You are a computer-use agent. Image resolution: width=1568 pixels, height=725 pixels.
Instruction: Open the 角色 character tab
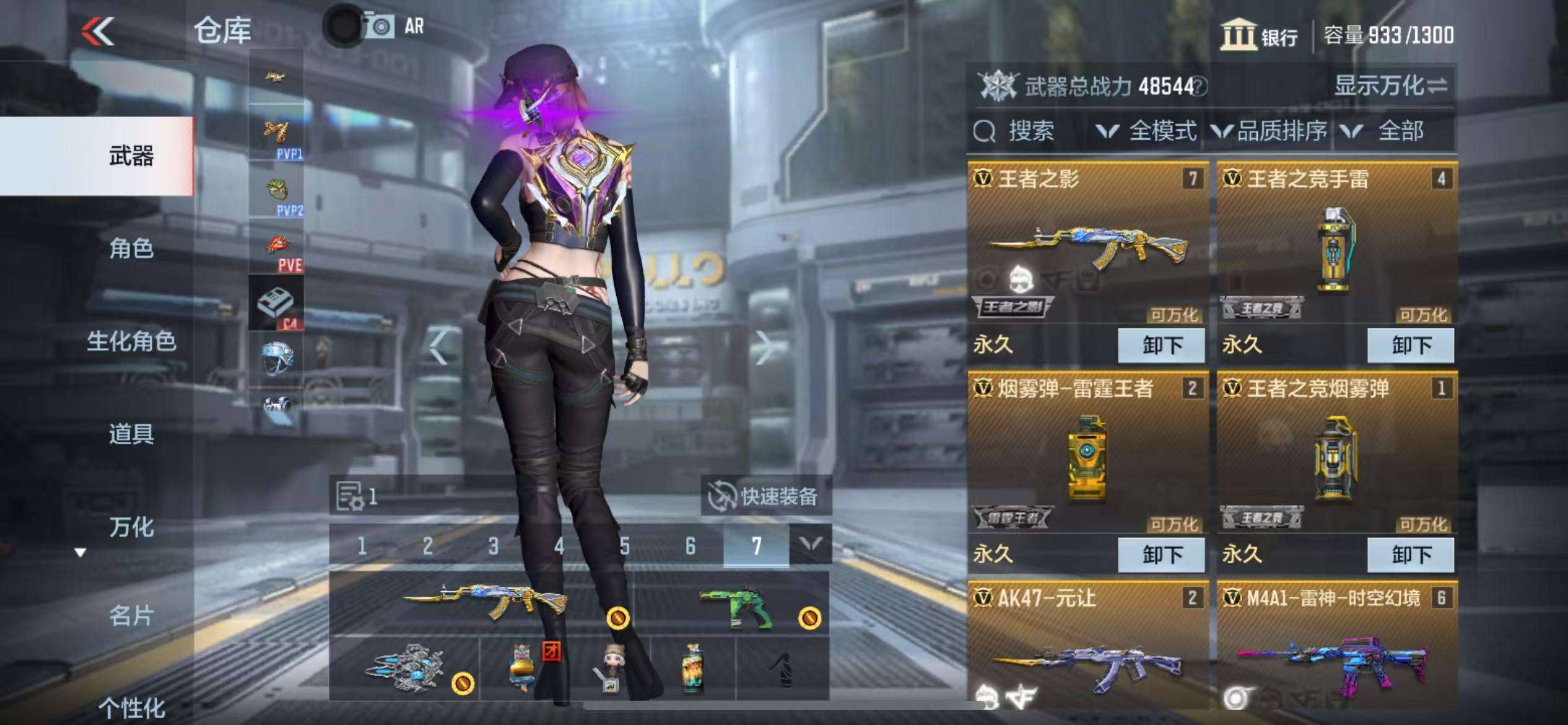pos(131,248)
